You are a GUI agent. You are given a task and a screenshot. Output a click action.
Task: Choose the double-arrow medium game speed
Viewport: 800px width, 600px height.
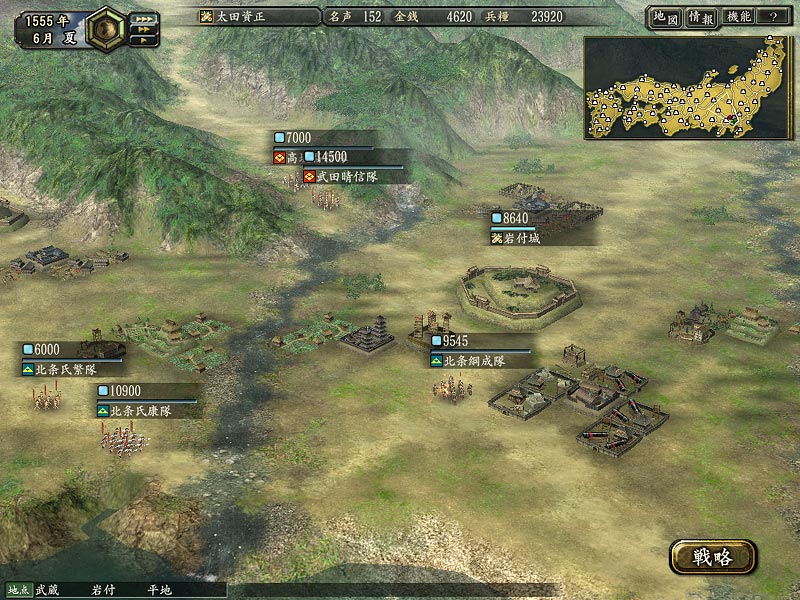(143, 30)
